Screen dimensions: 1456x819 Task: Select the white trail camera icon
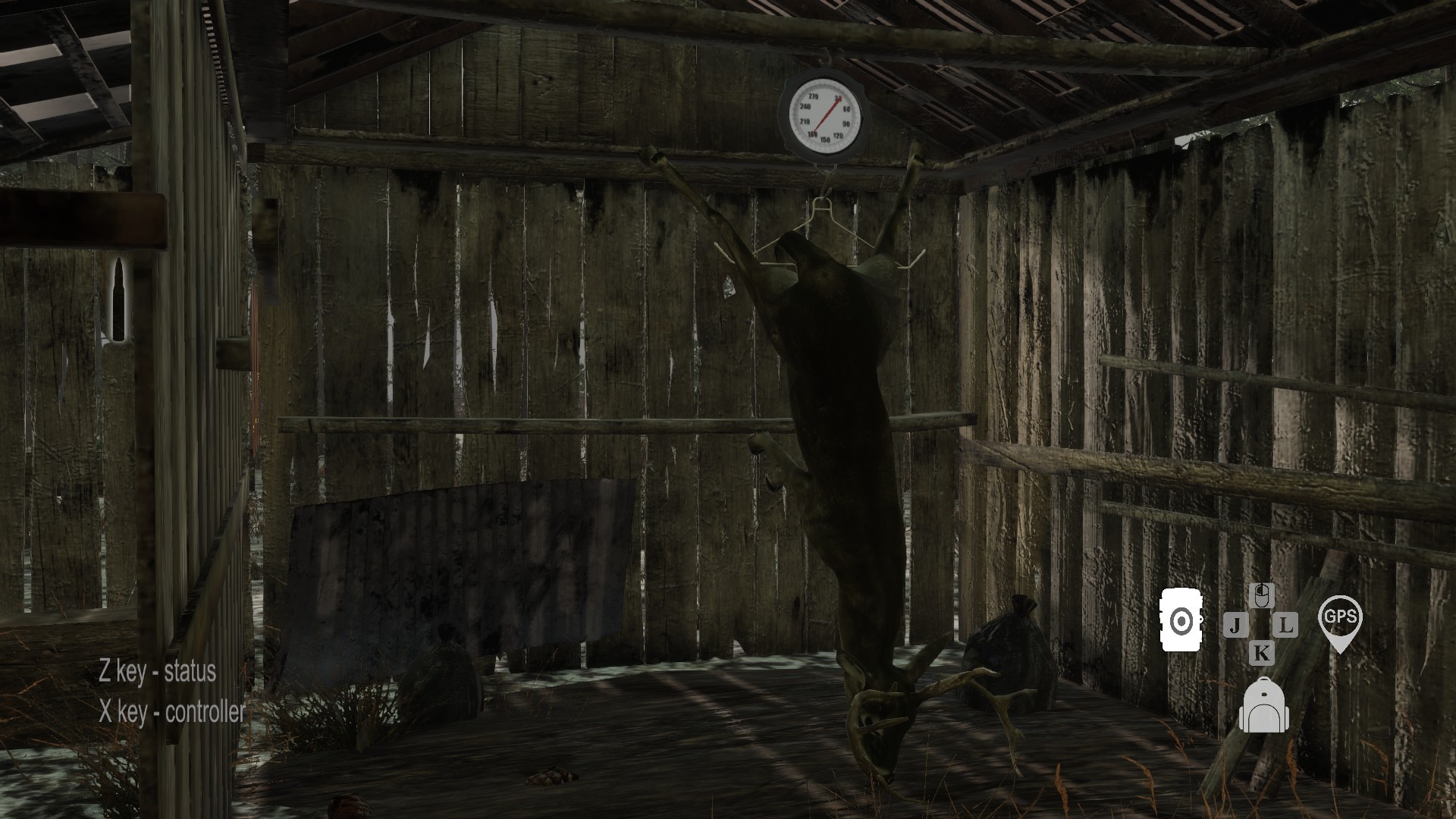pyautogui.click(x=1181, y=620)
